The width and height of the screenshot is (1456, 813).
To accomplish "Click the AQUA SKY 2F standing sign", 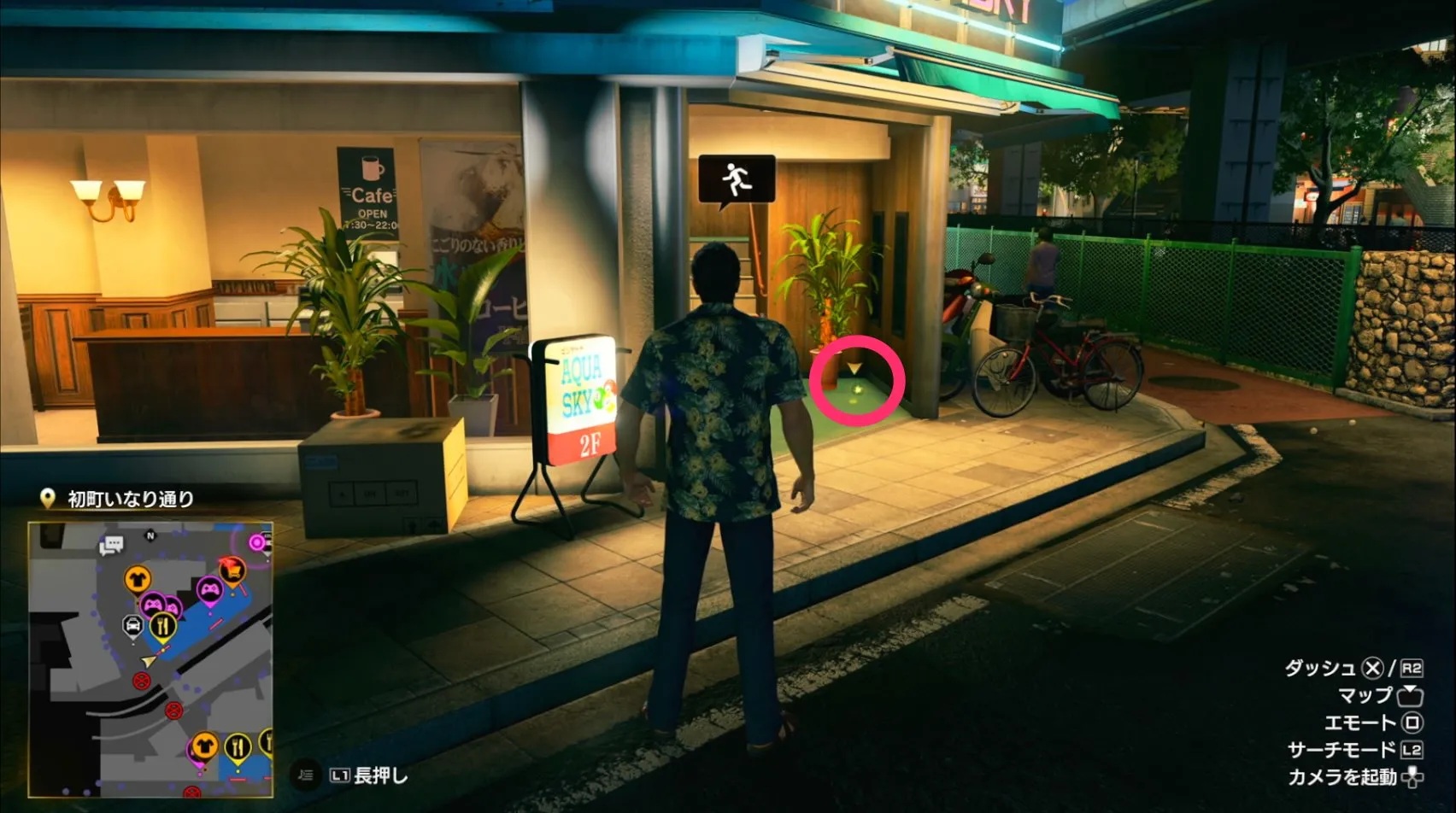I will tap(578, 401).
